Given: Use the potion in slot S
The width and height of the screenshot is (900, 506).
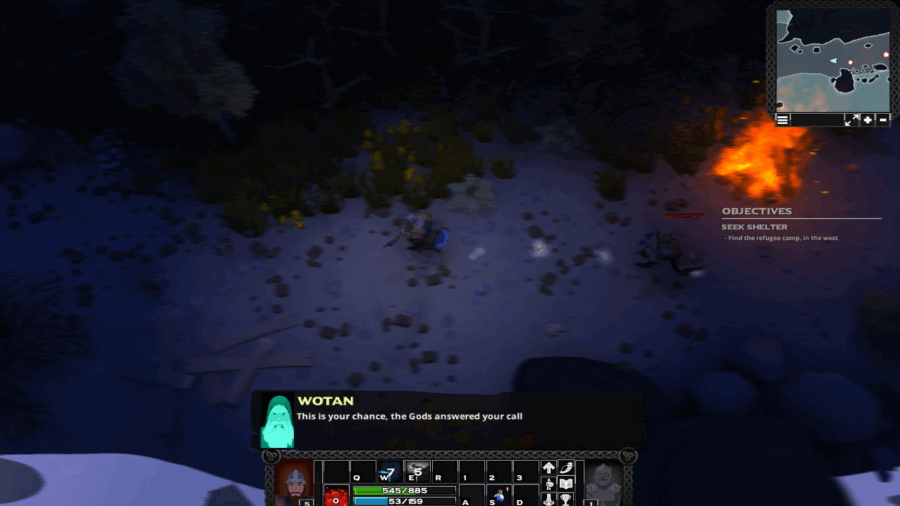Looking at the screenshot, I should click(498, 496).
